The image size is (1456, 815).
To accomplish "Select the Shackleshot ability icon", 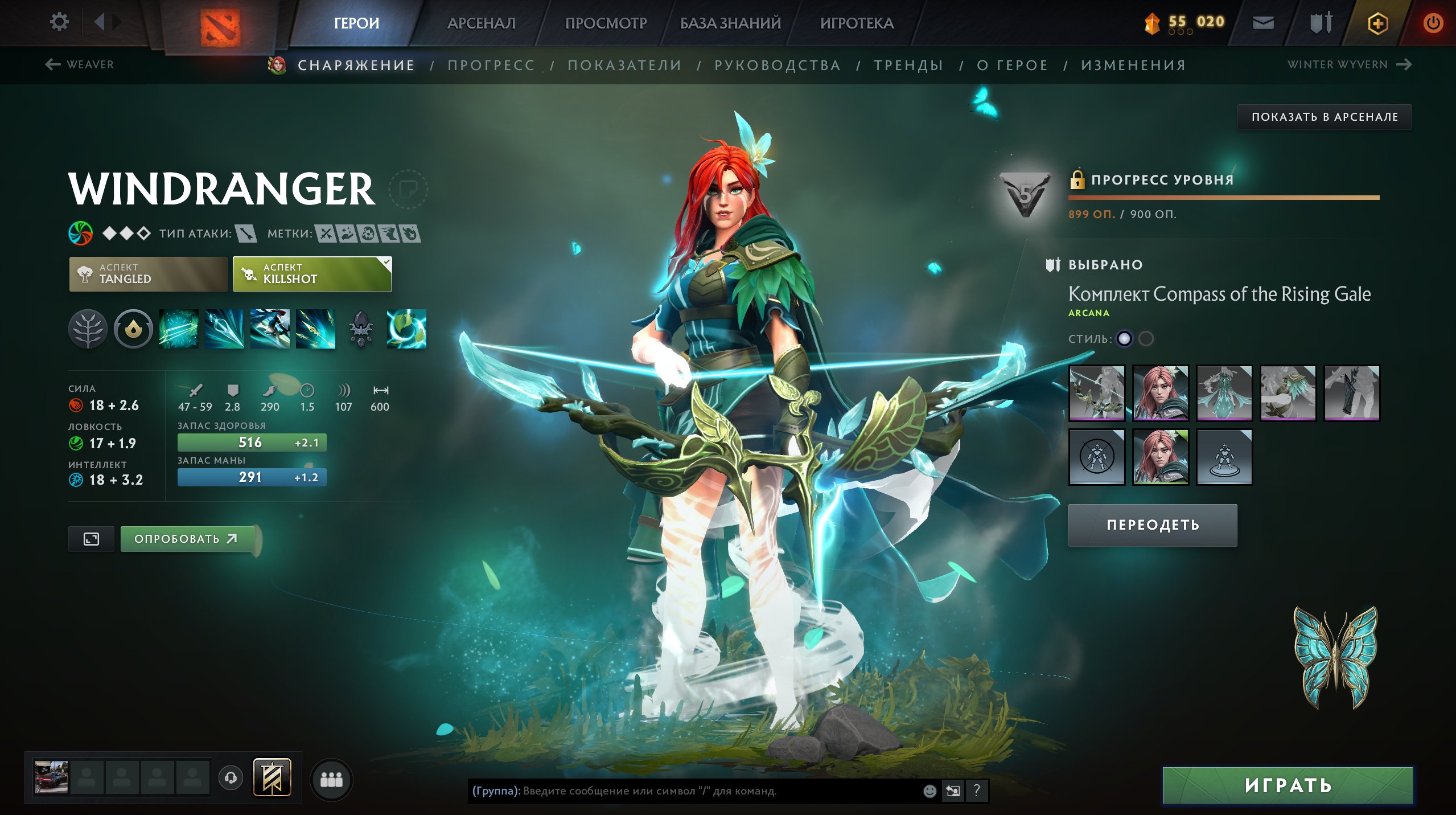I will (179, 329).
